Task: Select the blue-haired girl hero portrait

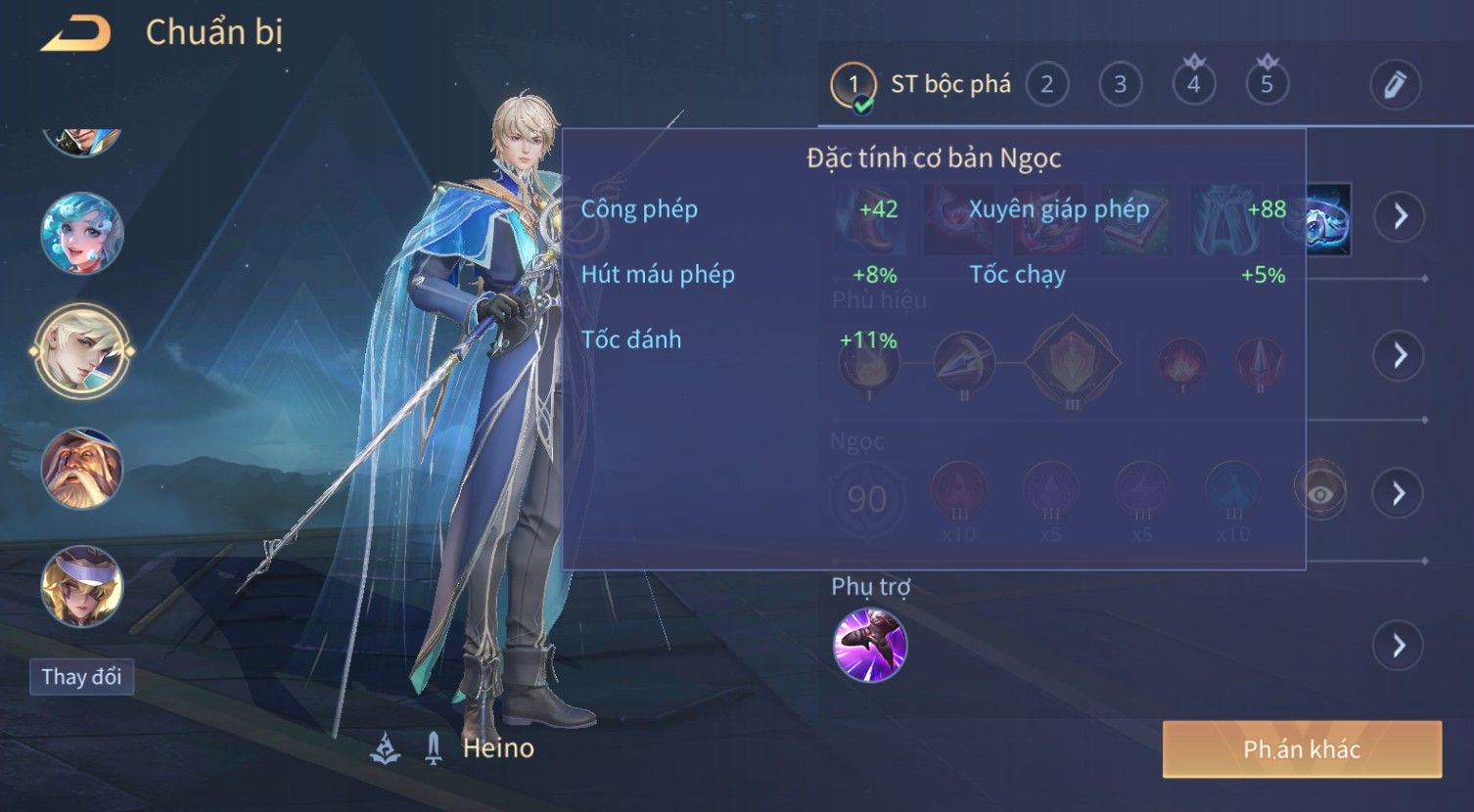Action: click(x=82, y=234)
